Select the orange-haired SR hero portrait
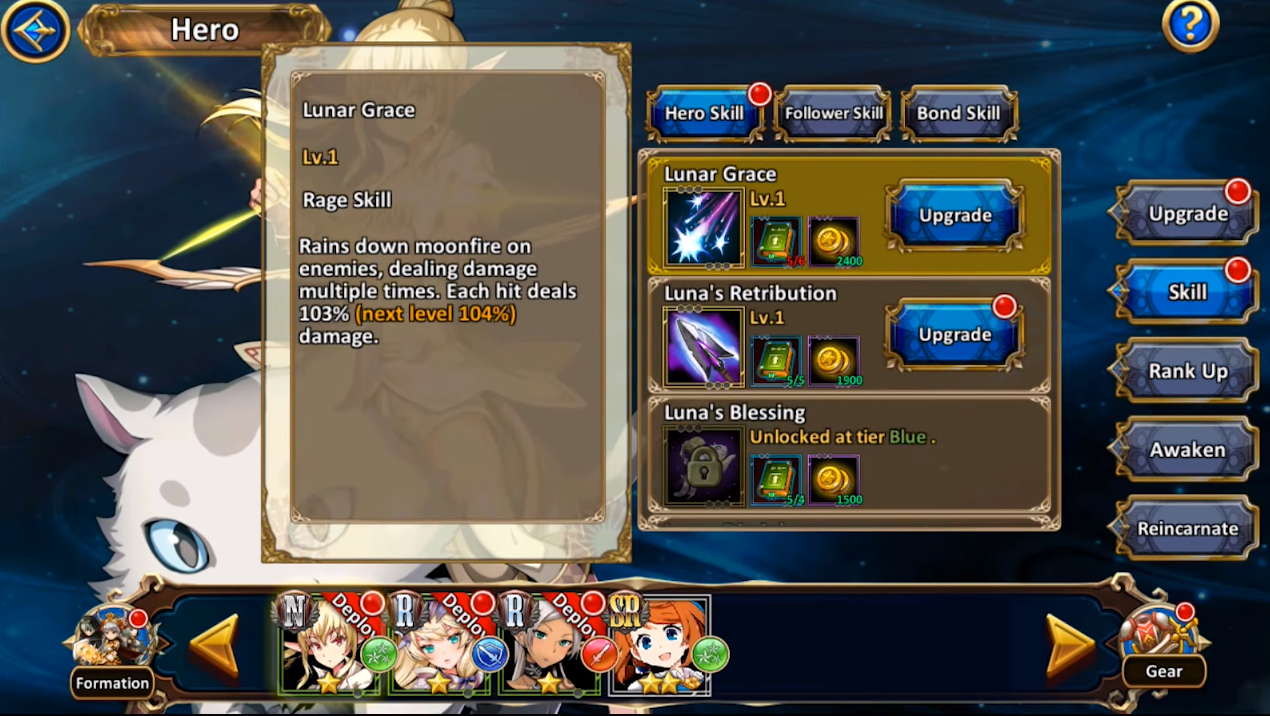 pyautogui.click(x=659, y=646)
